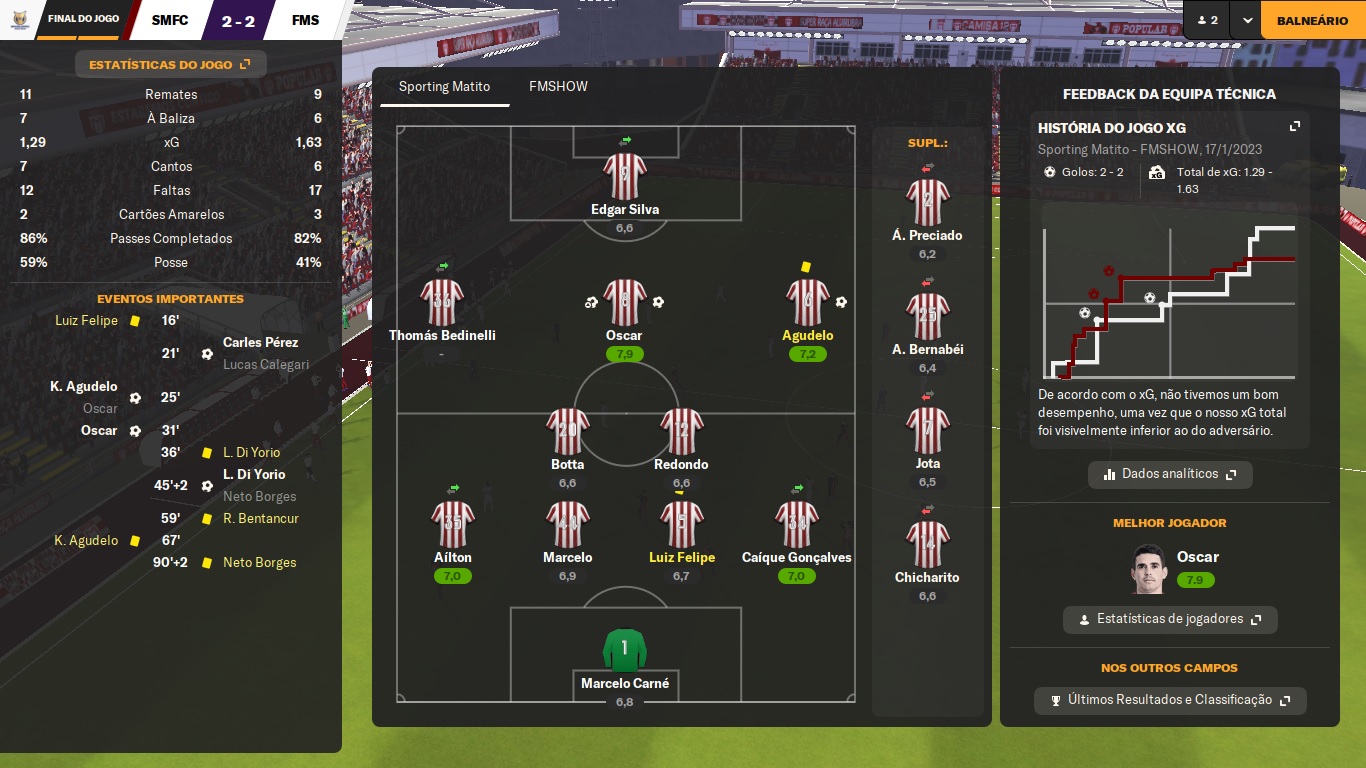This screenshot has height=768, width=1366.
Task: Show Estatísticas de jogadores
Action: tap(1170, 619)
